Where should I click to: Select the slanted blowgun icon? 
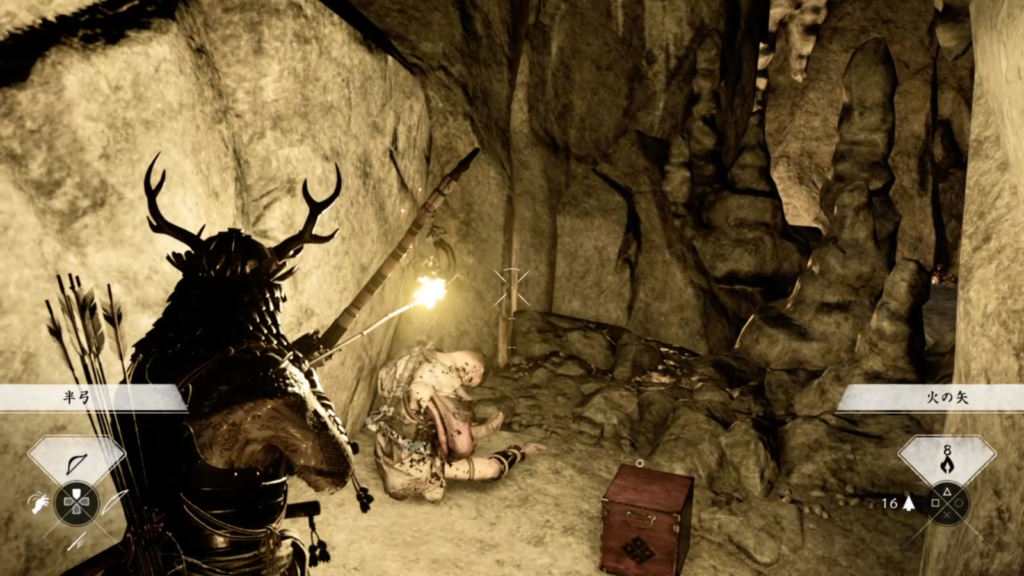(77, 541)
